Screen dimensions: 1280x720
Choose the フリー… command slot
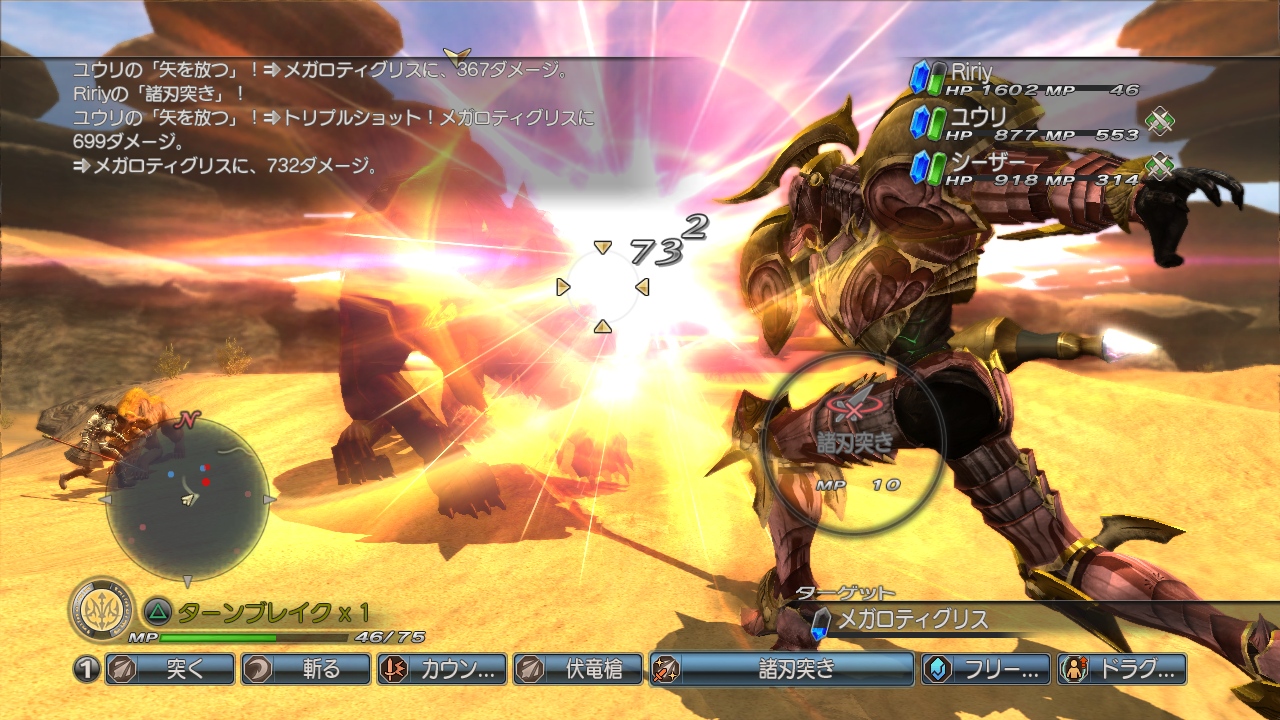click(x=986, y=669)
